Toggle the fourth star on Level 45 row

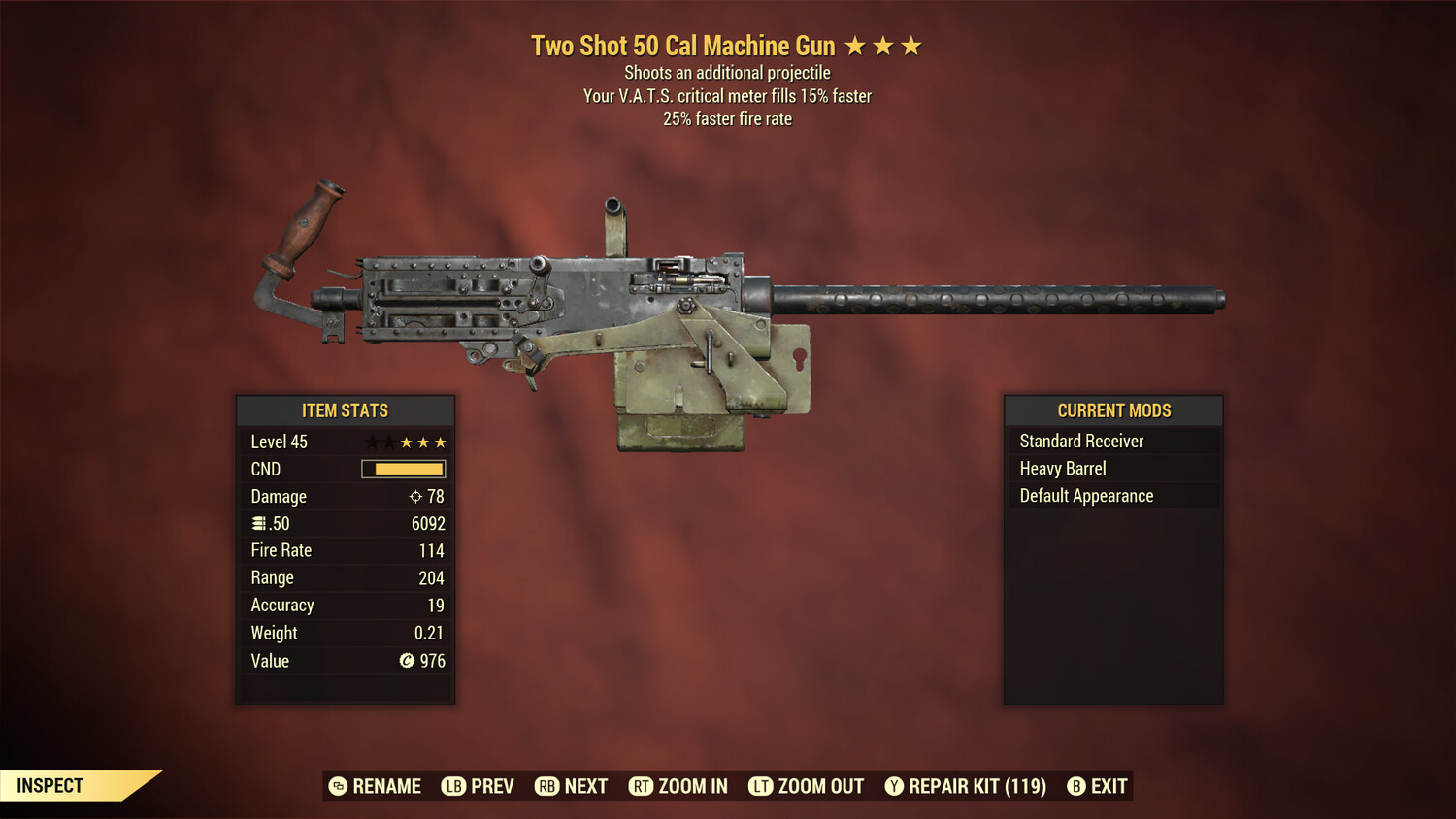click(x=424, y=442)
